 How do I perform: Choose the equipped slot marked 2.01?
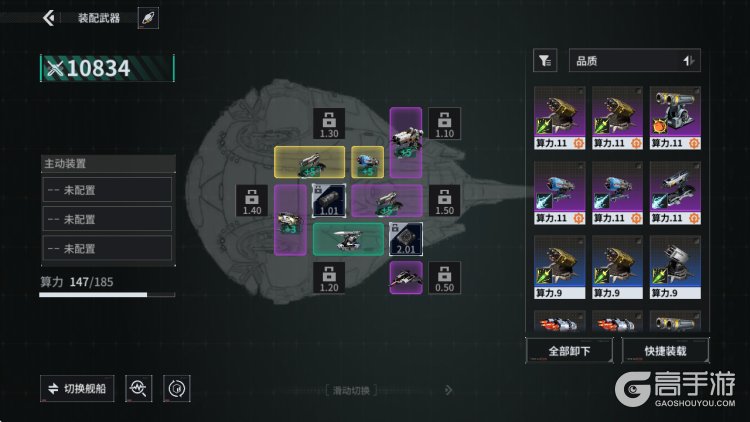(x=406, y=239)
